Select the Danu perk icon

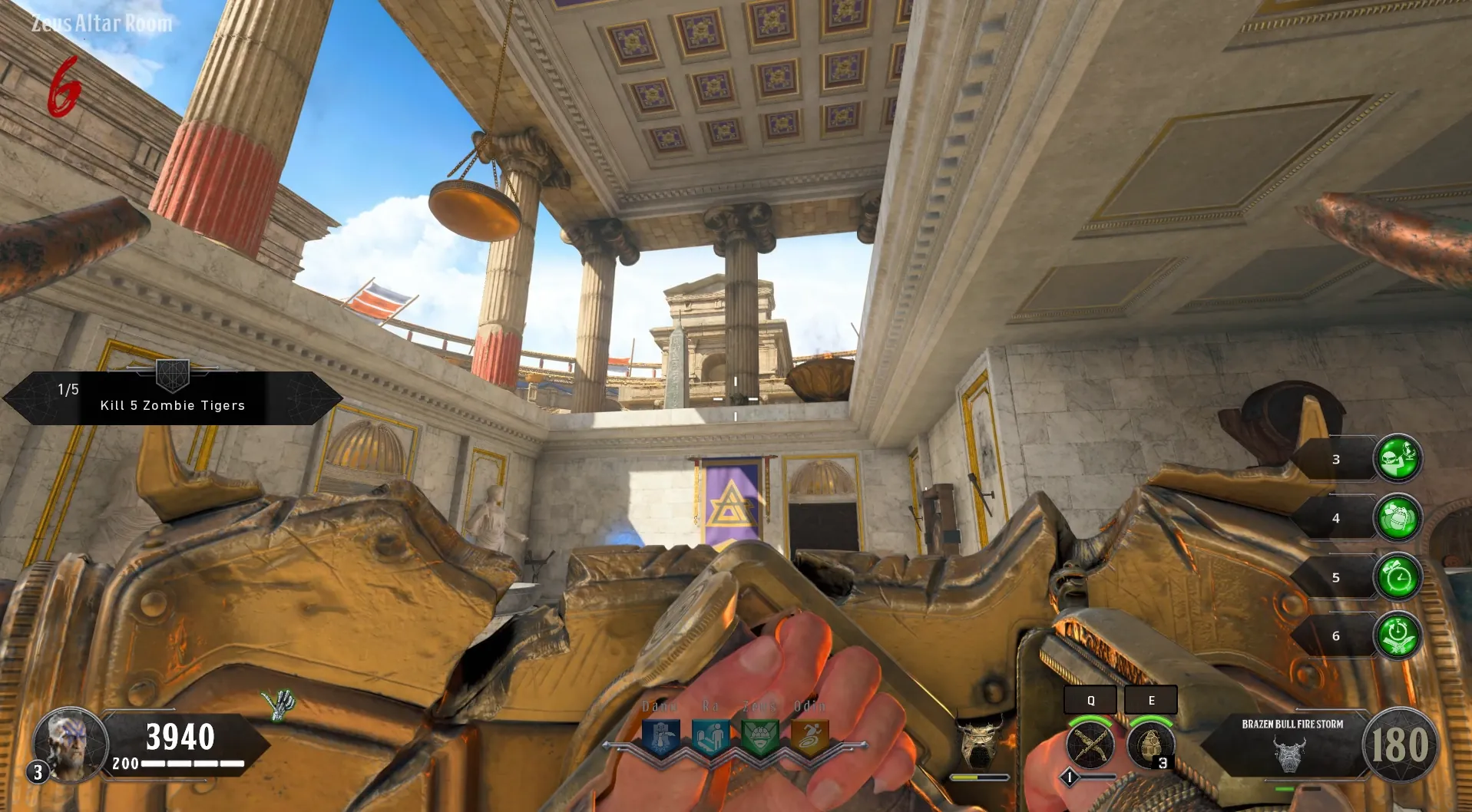(661, 738)
